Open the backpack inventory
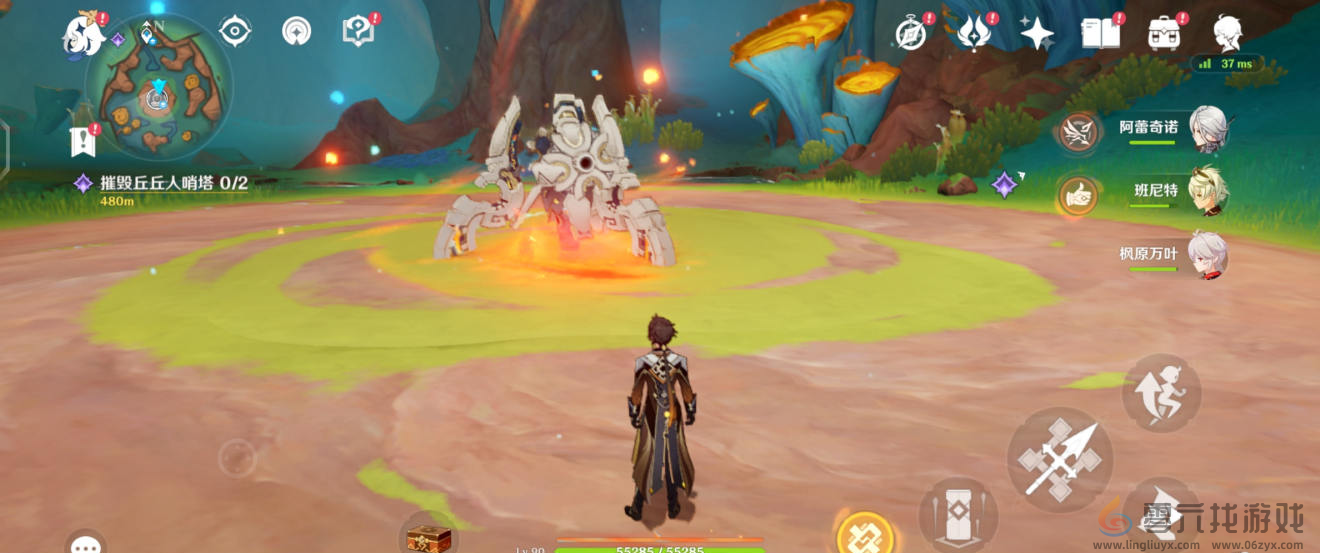The width and height of the screenshot is (1320, 553). tap(1164, 33)
